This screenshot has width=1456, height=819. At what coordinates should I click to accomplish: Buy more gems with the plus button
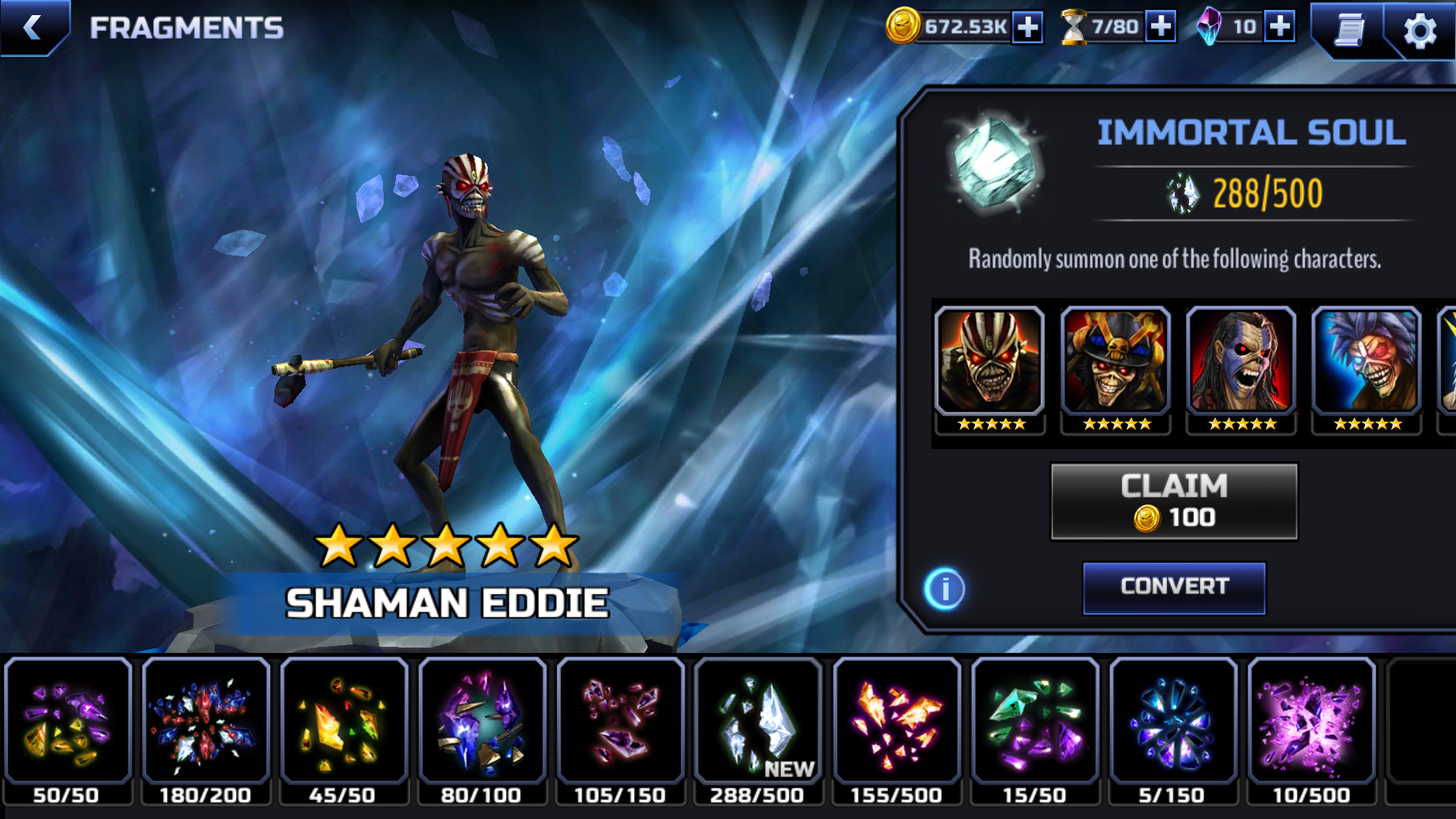(x=1280, y=27)
